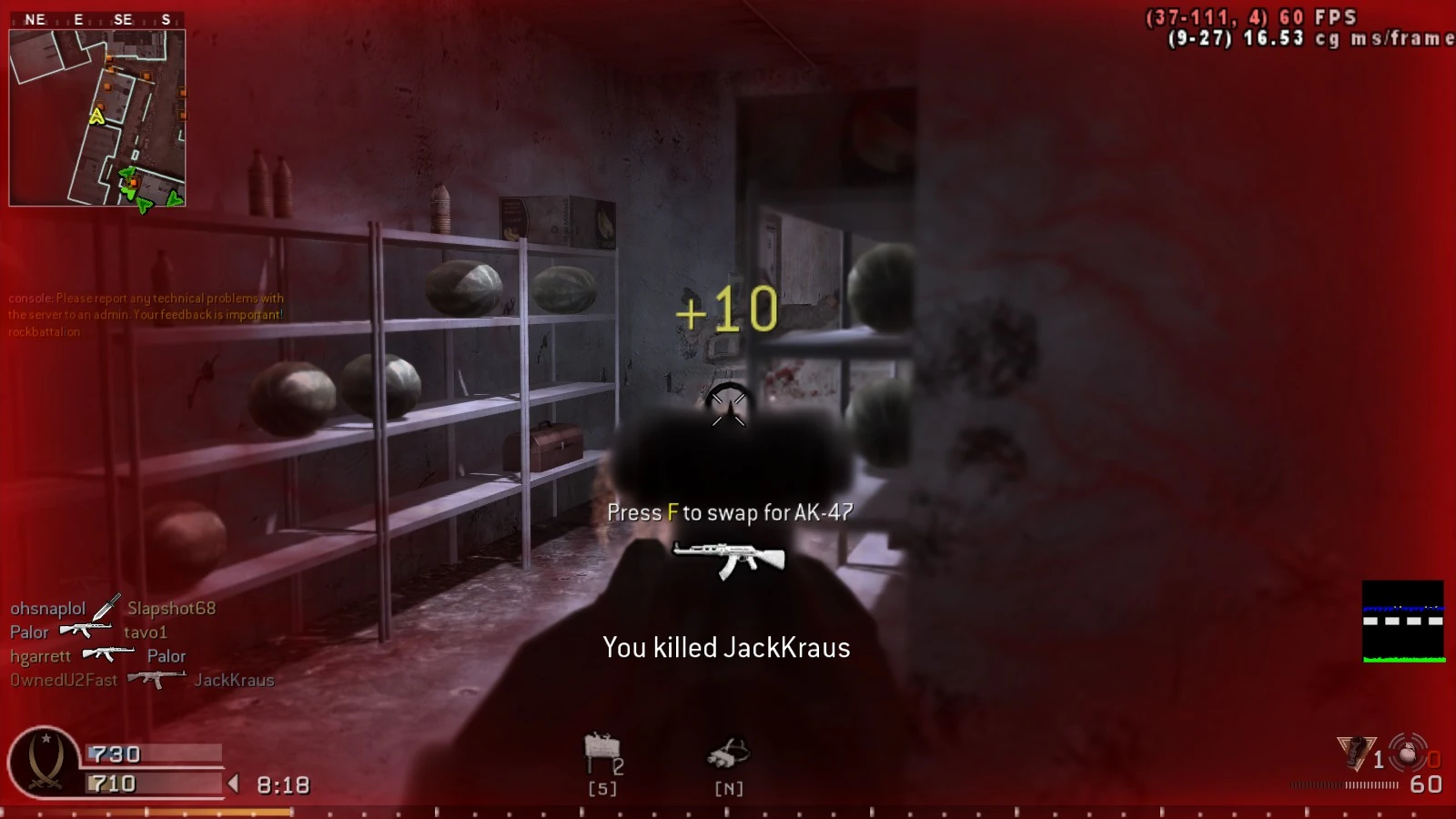
Task: Click the AK-47 swap weapon icon
Action: tap(725, 557)
